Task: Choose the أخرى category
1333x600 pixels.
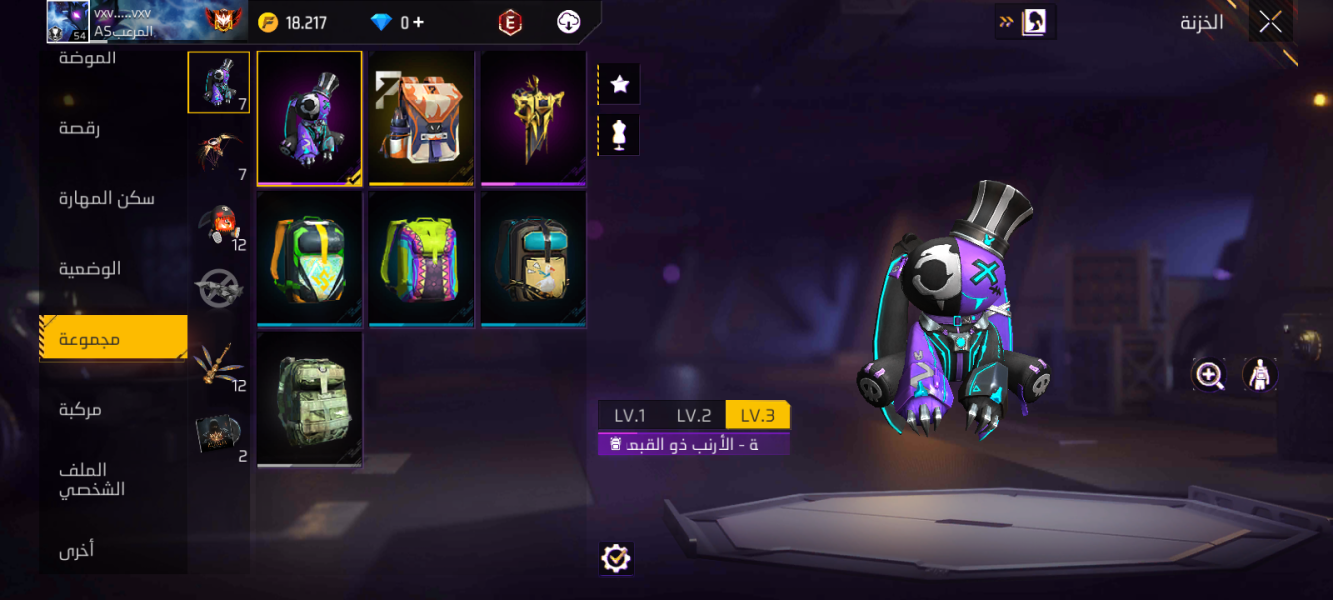Action: tap(77, 549)
